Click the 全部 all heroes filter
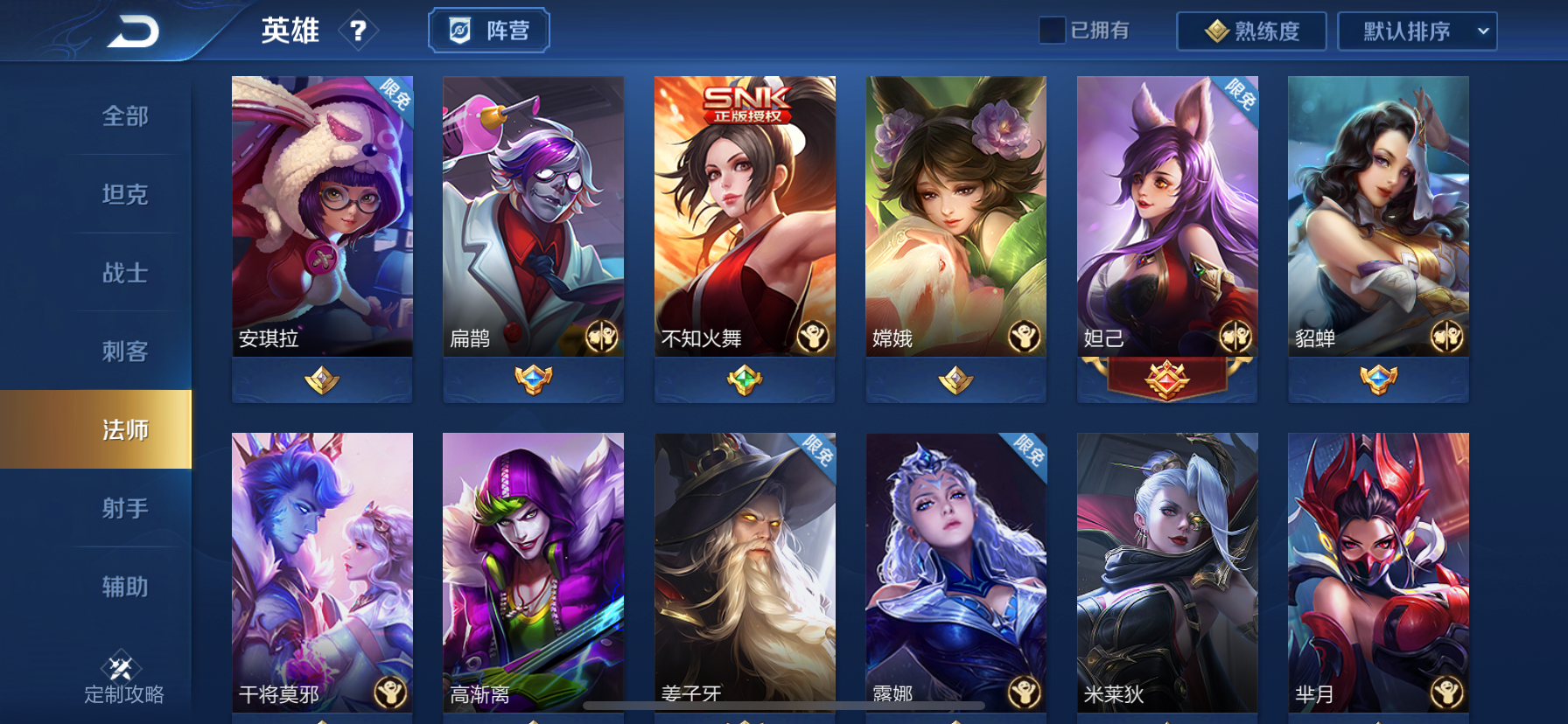The image size is (1568, 724). coord(128,116)
